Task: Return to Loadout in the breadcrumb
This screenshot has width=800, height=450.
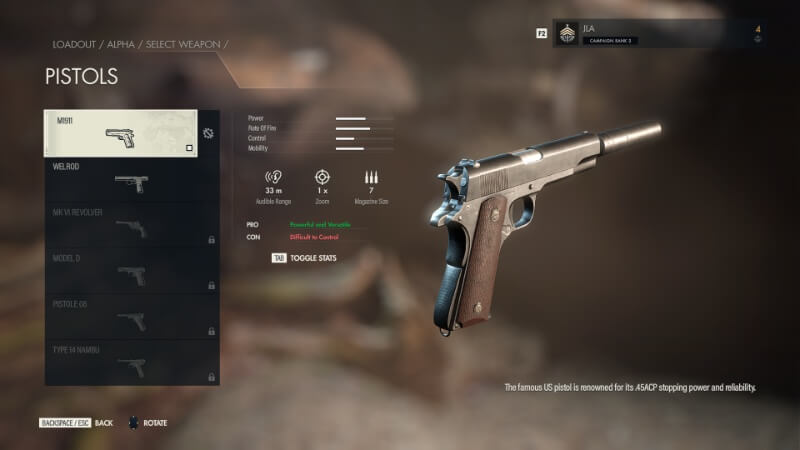Action: pyautogui.click(x=73, y=45)
